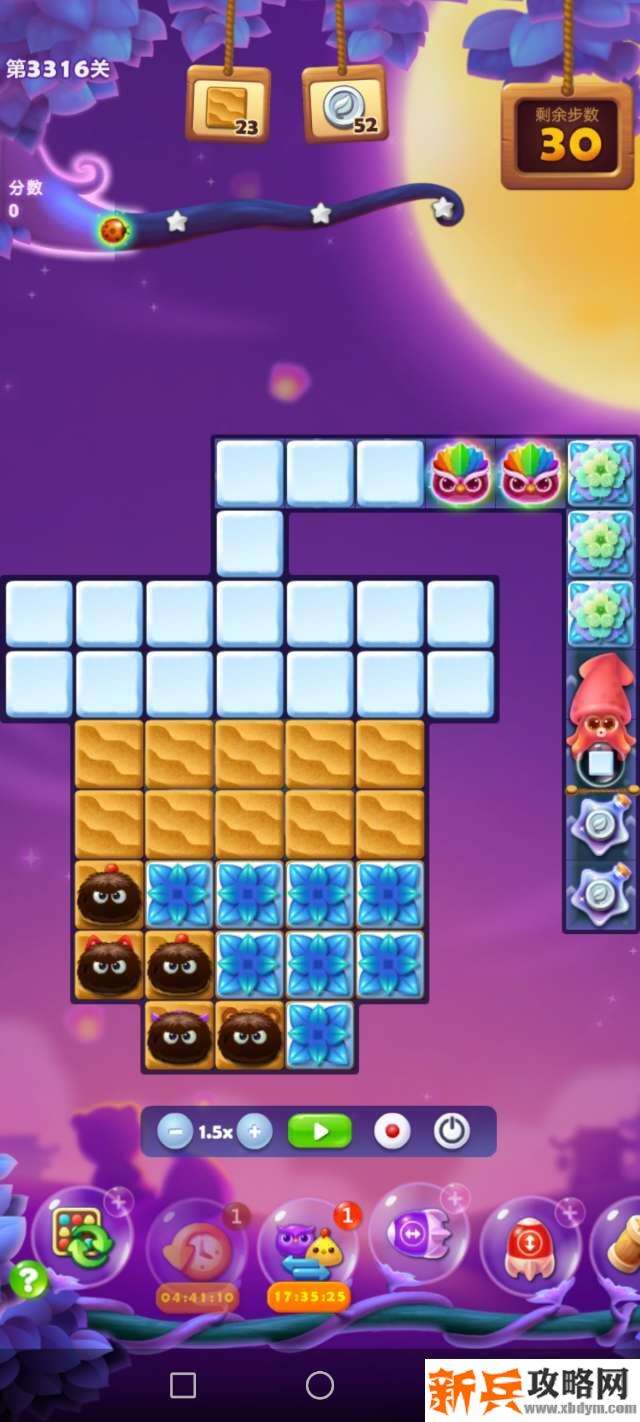The height and width of the screenshot is (1422, 640).
Task: Select the fuzzy creature with purple horns
Action: pyautogui.click(x=179, y=1035)
